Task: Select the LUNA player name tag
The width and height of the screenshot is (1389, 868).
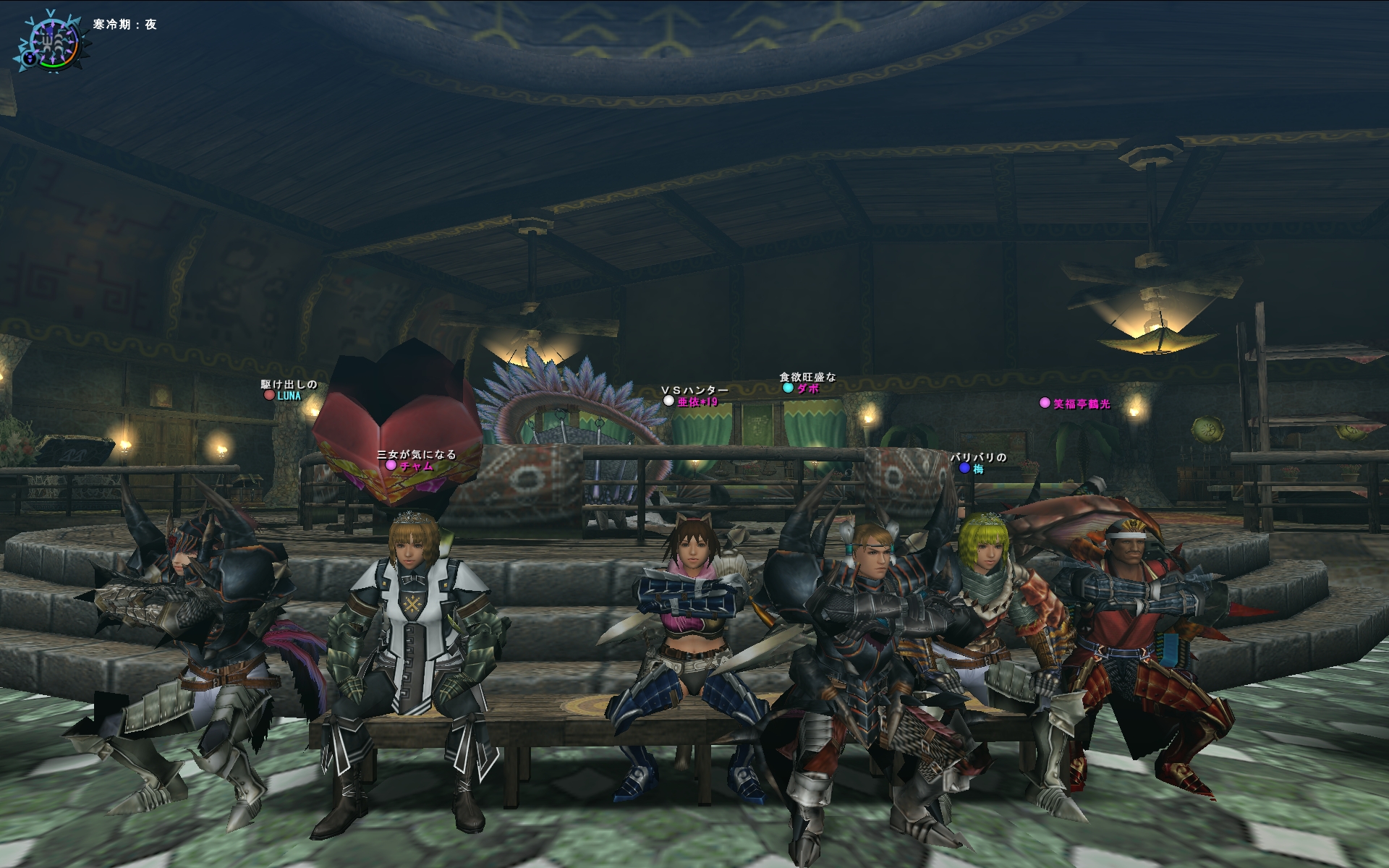Action: [289, 396]
